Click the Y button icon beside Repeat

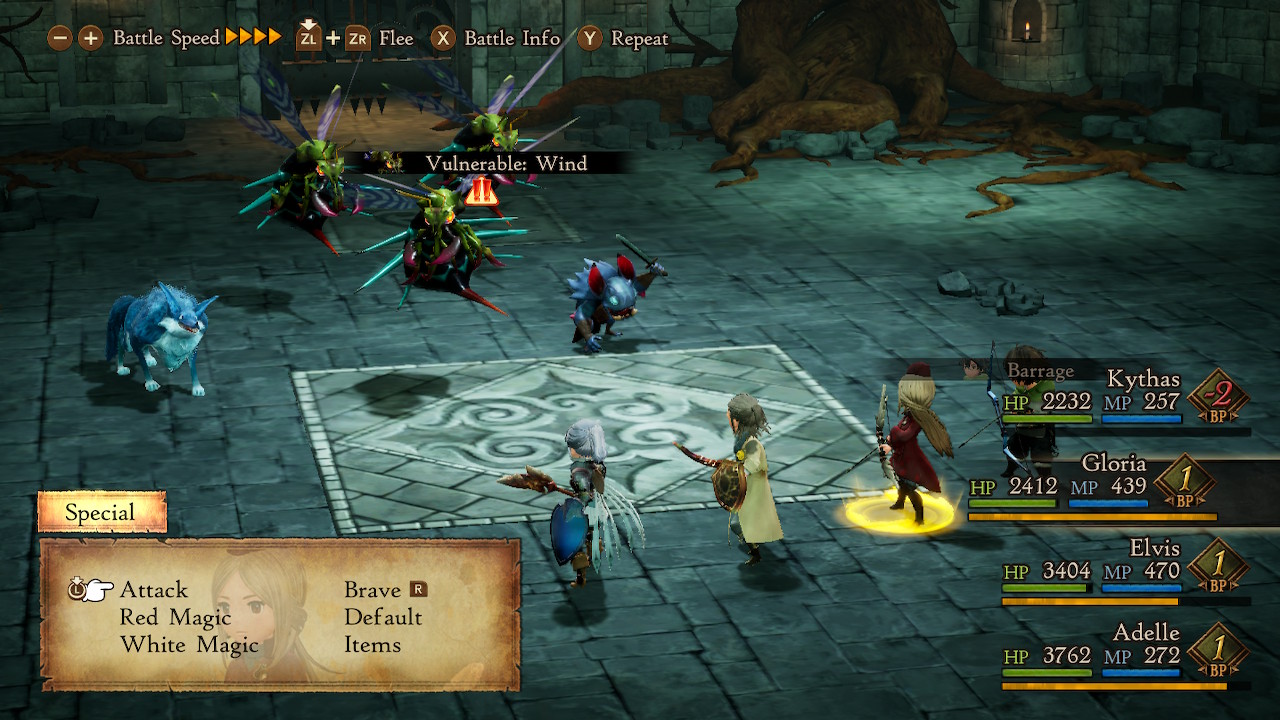(x=588, y=38)
